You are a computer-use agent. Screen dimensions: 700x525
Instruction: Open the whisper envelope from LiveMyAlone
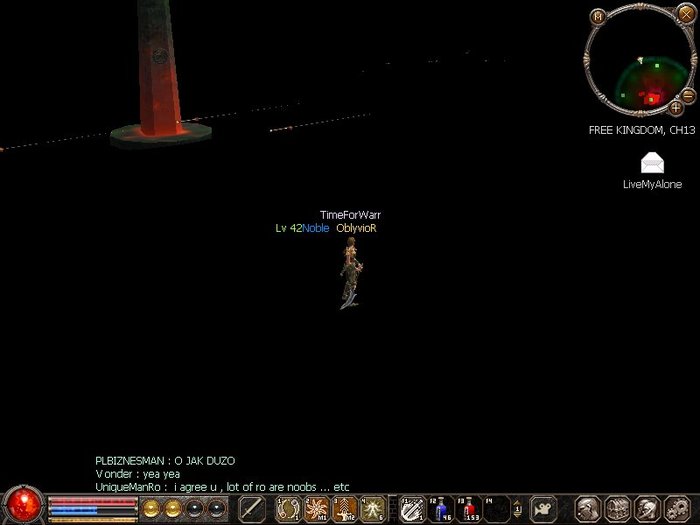coord(652,164)
